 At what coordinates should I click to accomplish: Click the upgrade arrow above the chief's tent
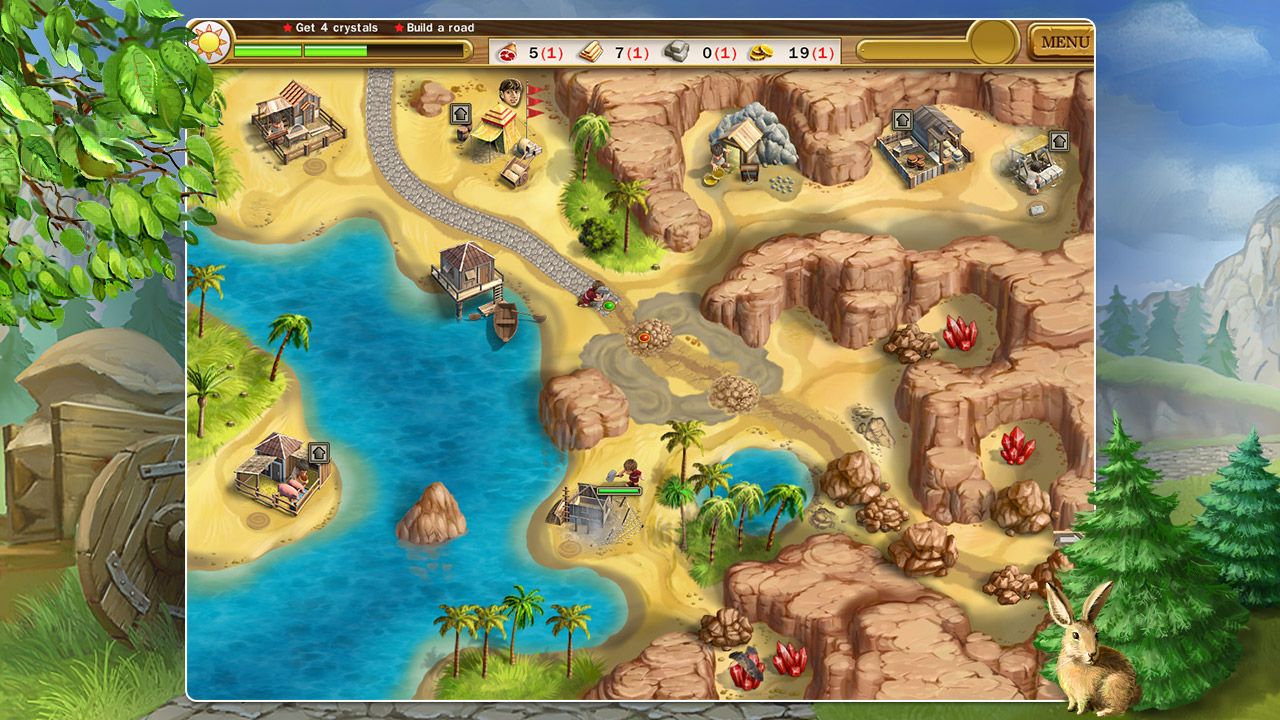(x=461, y=113)
